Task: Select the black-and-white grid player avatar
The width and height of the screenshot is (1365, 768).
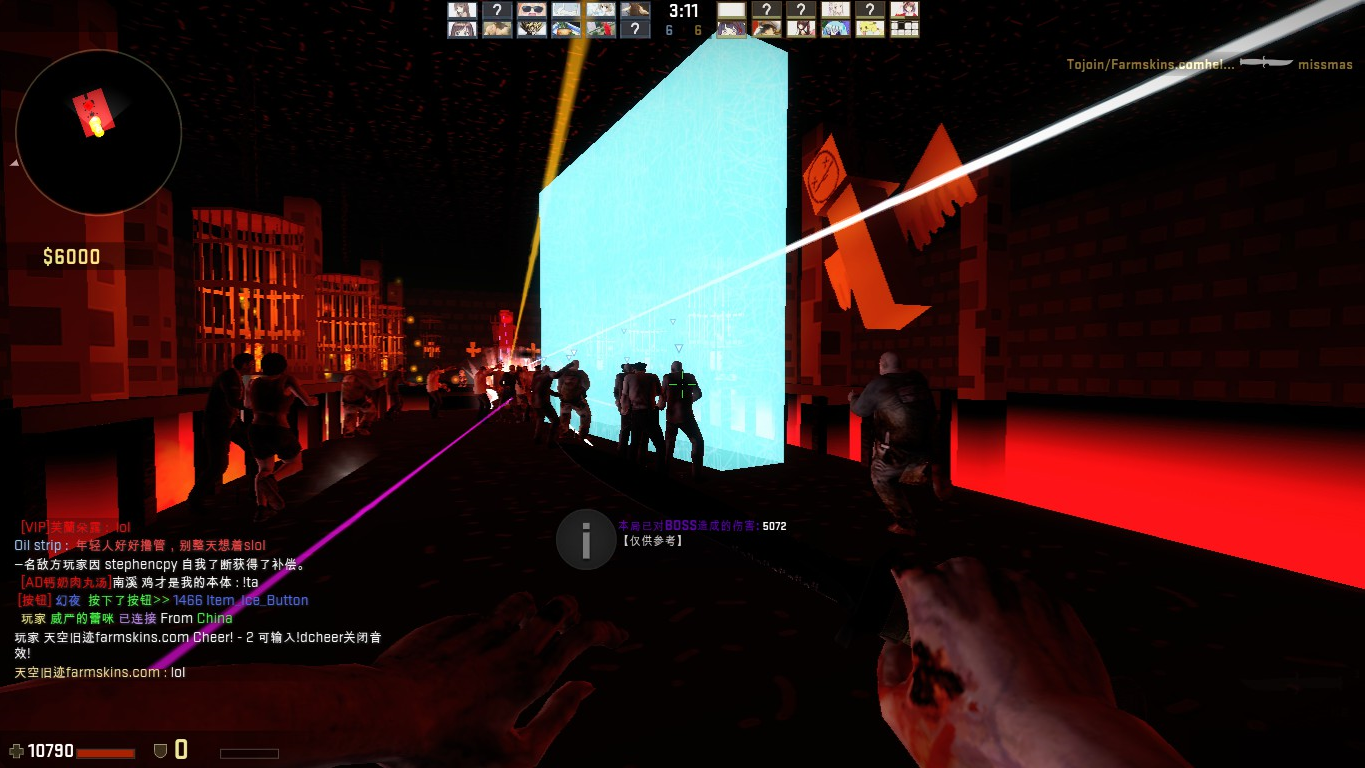Action: [904, 29]
